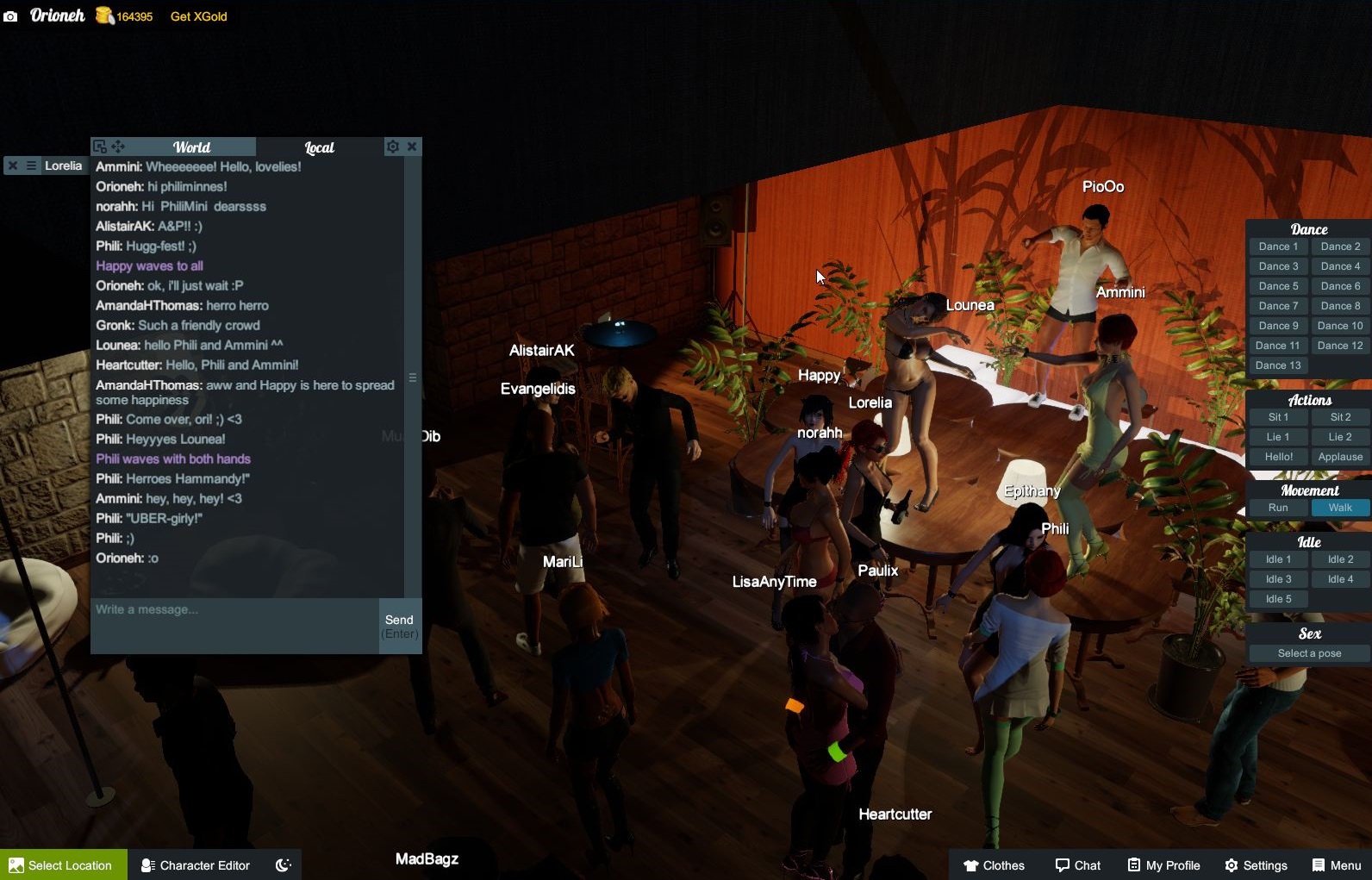1372x880 pixels.
Task: Enable Run movement mode
Action: point(1277,508)
